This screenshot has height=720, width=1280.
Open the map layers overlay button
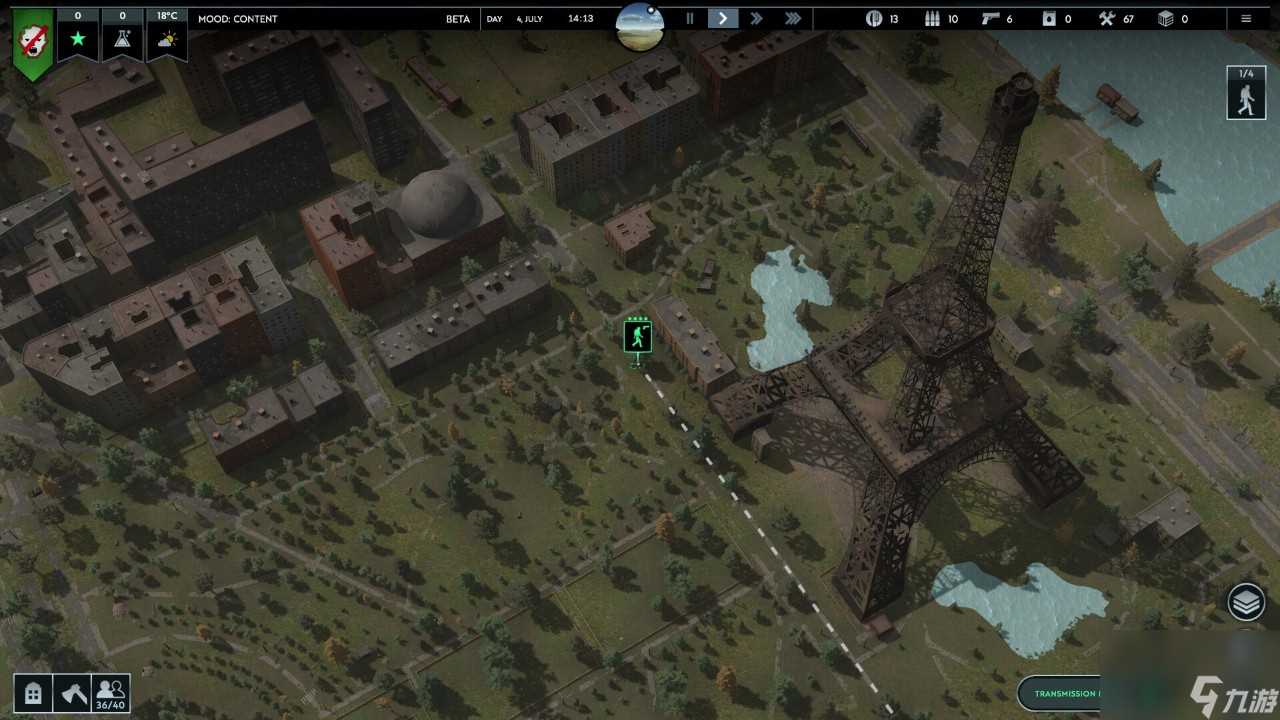[1247, 602]
